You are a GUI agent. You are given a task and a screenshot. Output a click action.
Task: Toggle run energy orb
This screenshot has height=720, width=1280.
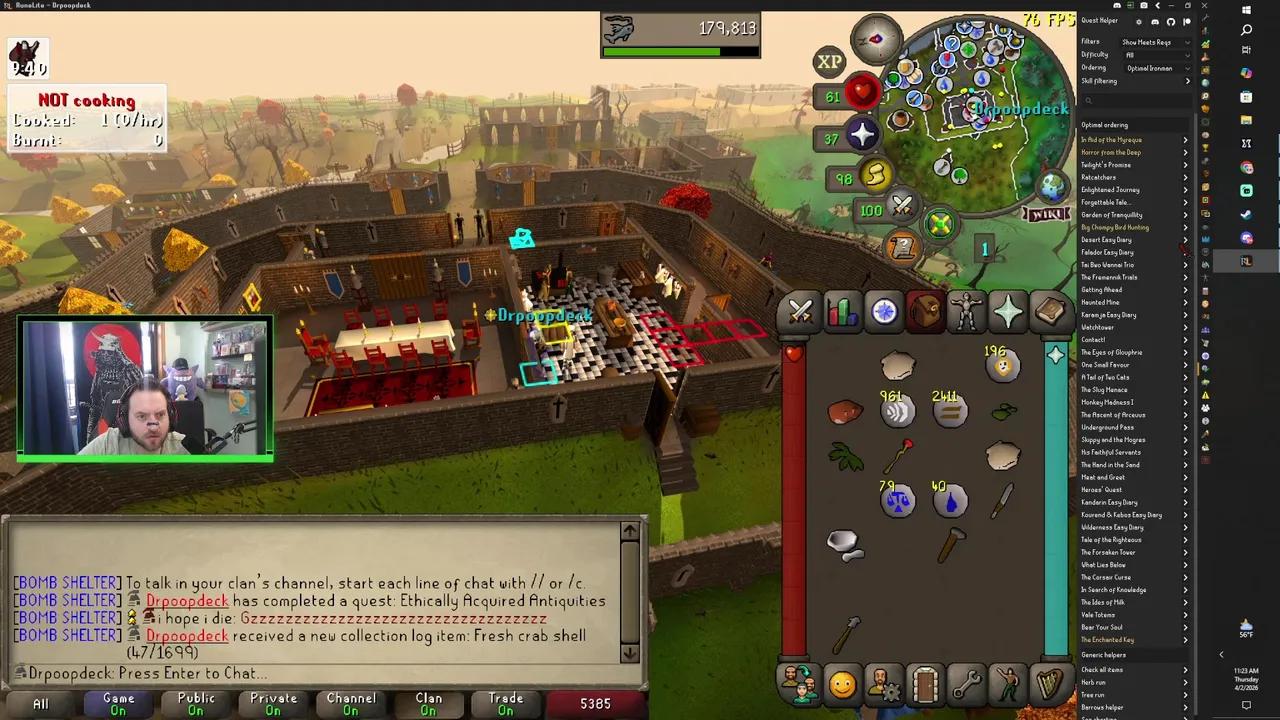click(x=875, y=176)
